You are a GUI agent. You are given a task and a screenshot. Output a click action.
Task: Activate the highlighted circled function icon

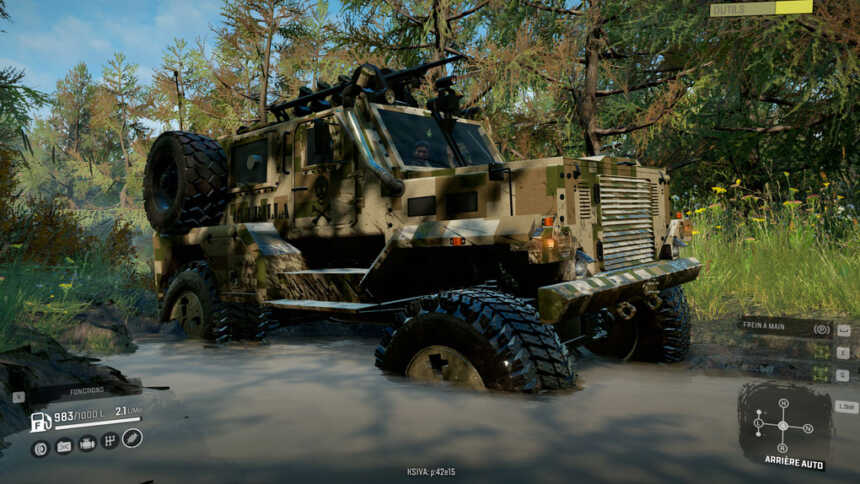[x=132, y=438]
